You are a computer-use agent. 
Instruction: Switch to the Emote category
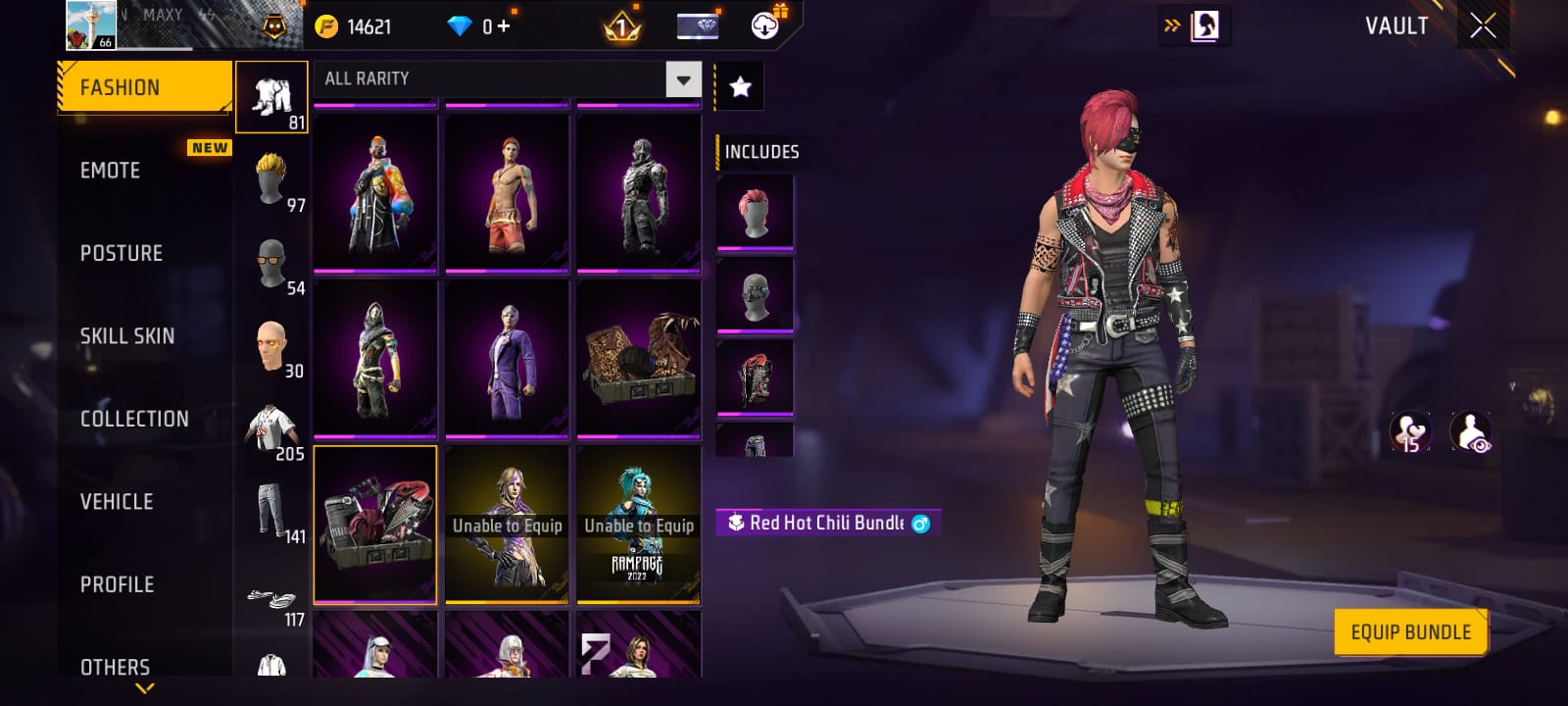tap(110, 171)
